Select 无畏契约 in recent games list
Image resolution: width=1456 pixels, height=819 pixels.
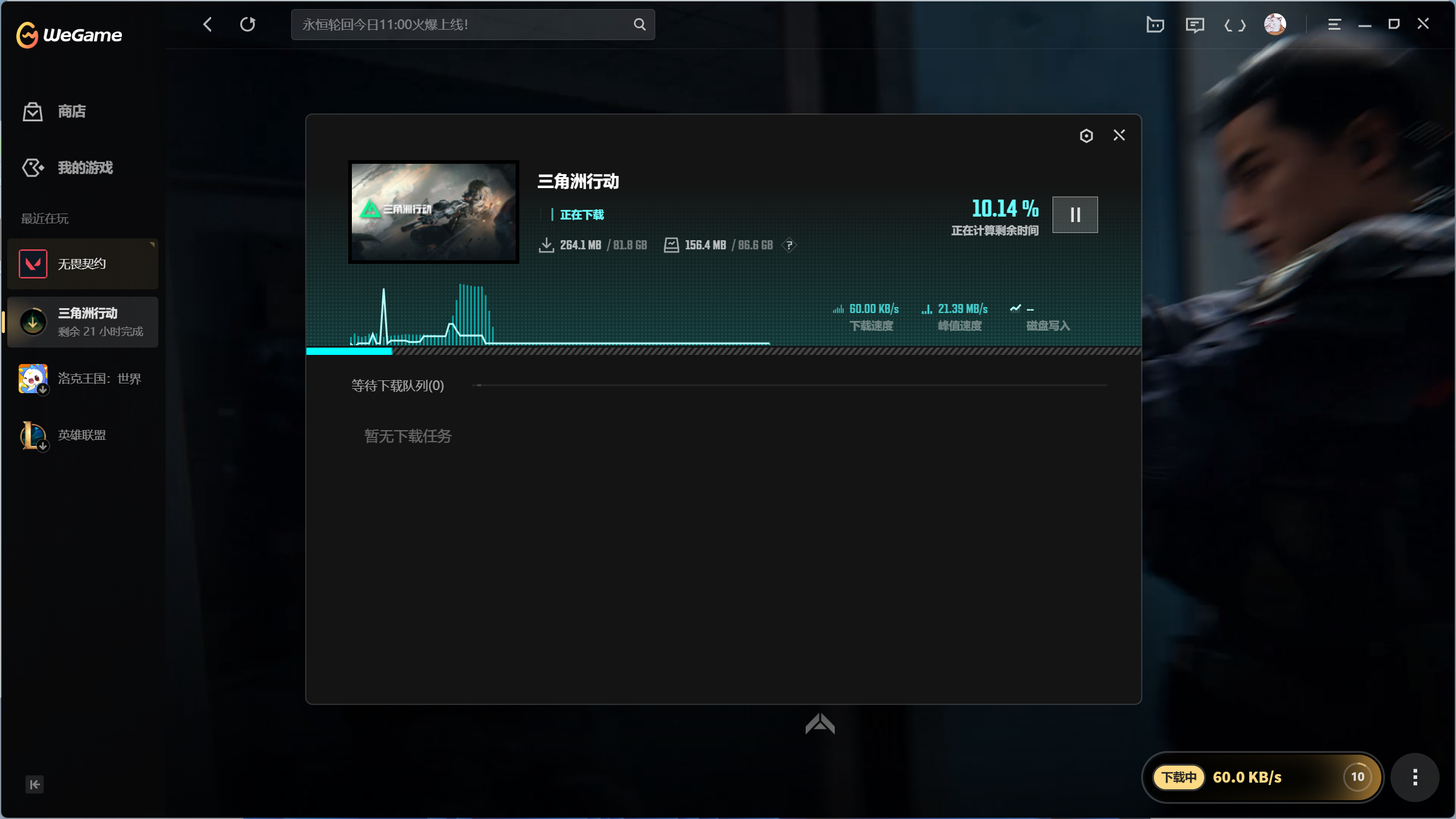tap(82, 263)
